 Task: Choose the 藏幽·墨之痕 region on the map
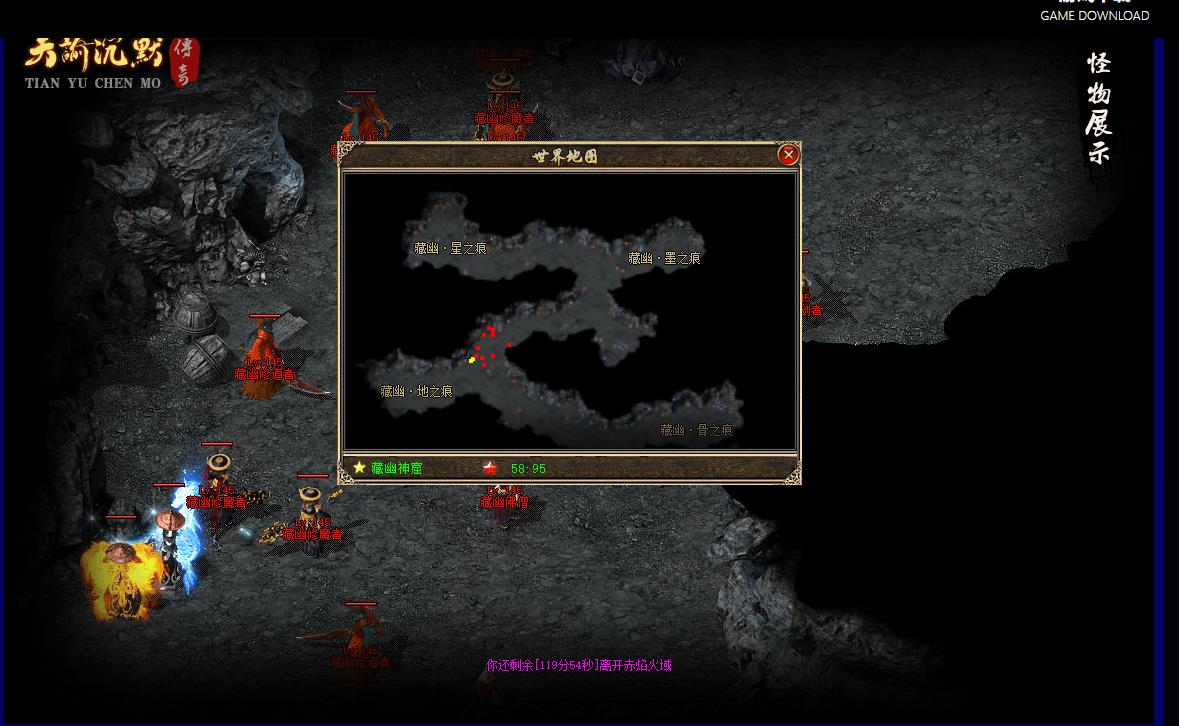tap(664, 258)
